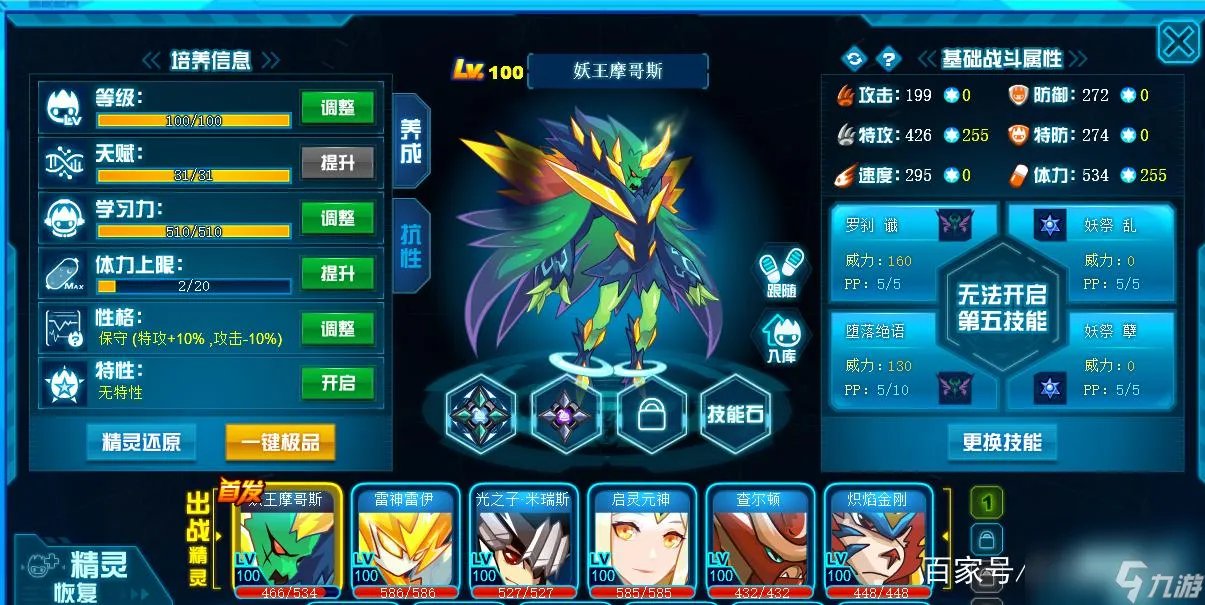
Task: Click 提升 beside 体力上限
Action: tap(337, 273)
